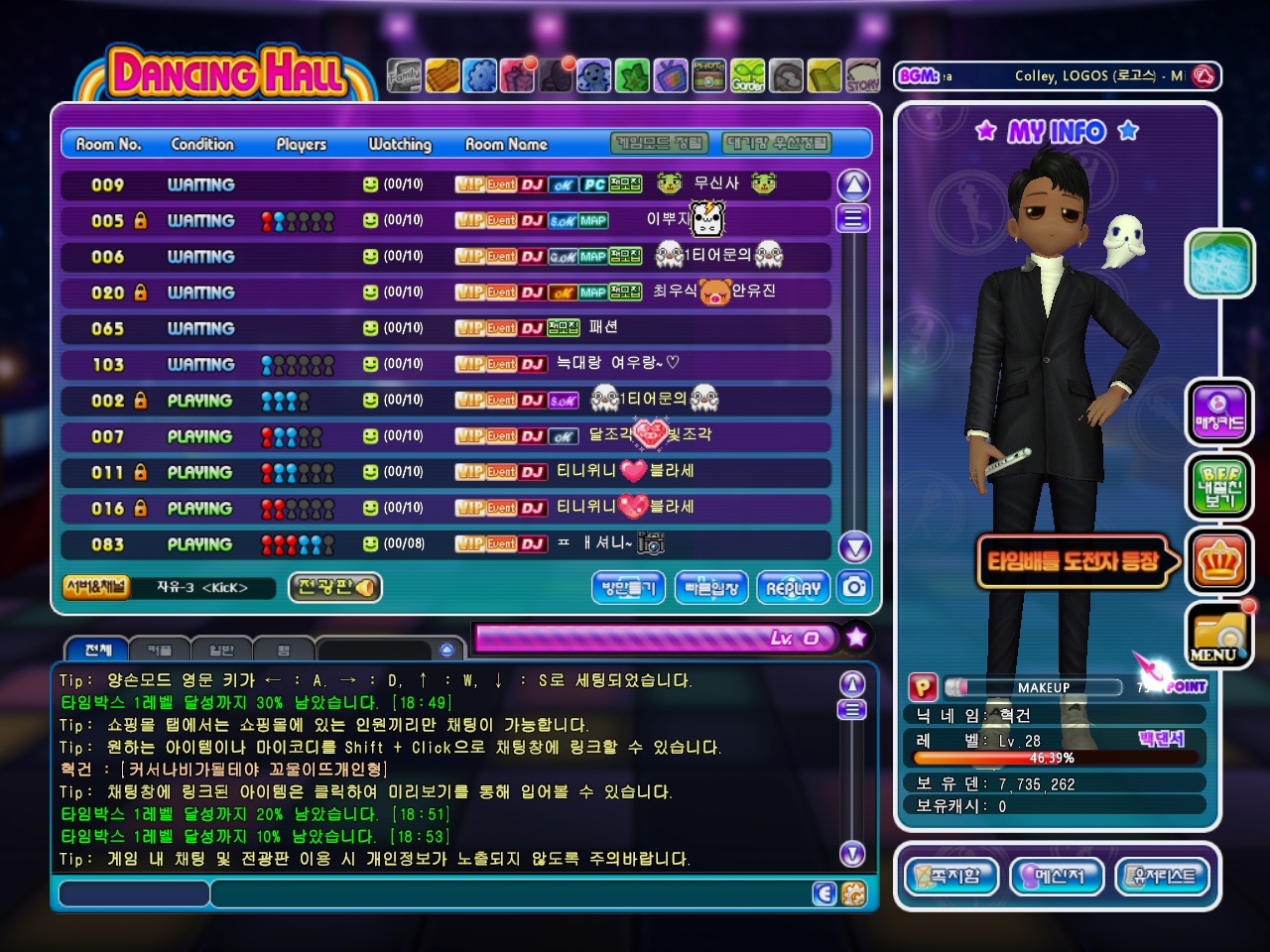
Task: Open the 메신저 messenger
Action: [1058, 876]
